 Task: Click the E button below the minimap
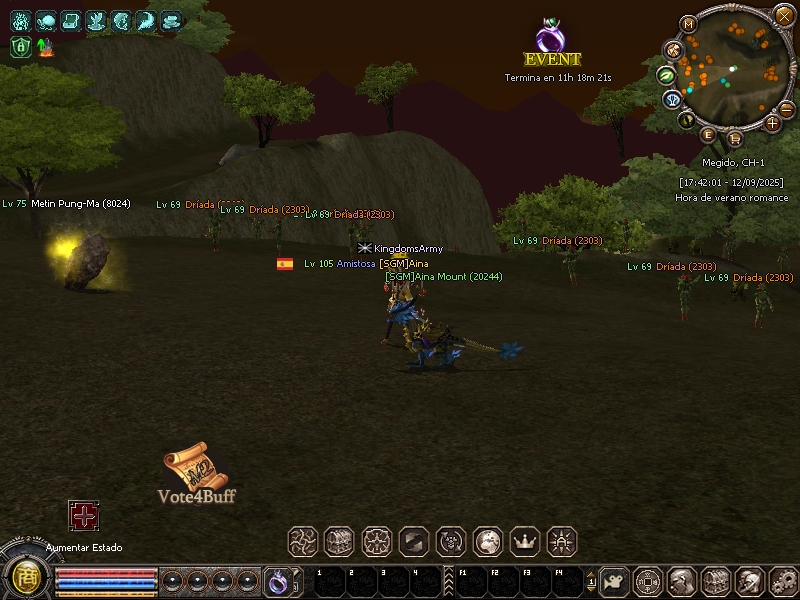pyautogui.click(x=709, y=135)
